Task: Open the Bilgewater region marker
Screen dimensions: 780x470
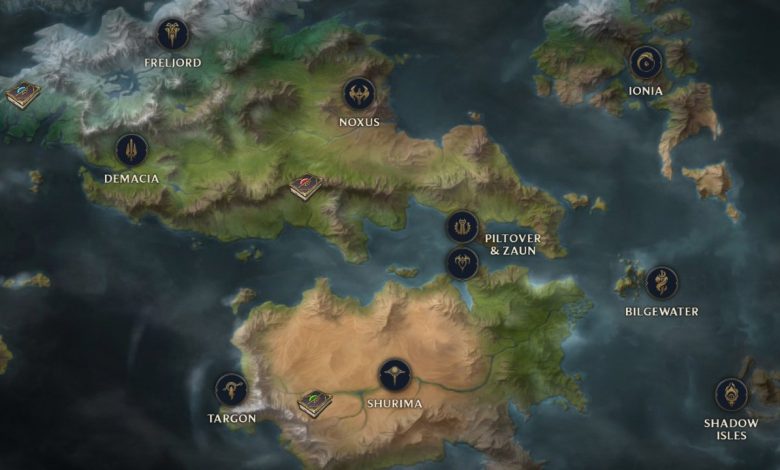Action: point(661,283)
